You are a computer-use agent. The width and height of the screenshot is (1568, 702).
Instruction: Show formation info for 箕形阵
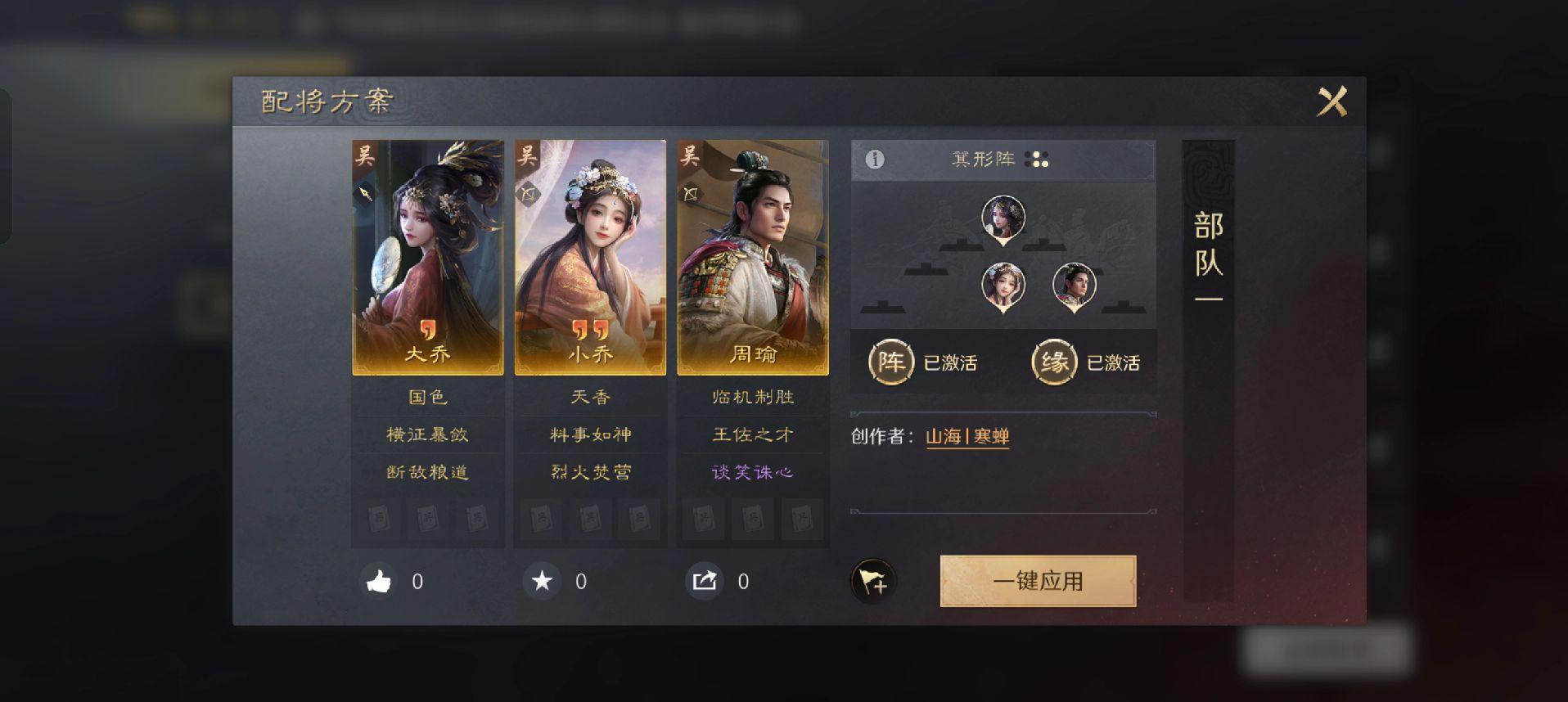pyautogui.click(x=875, y=160)
